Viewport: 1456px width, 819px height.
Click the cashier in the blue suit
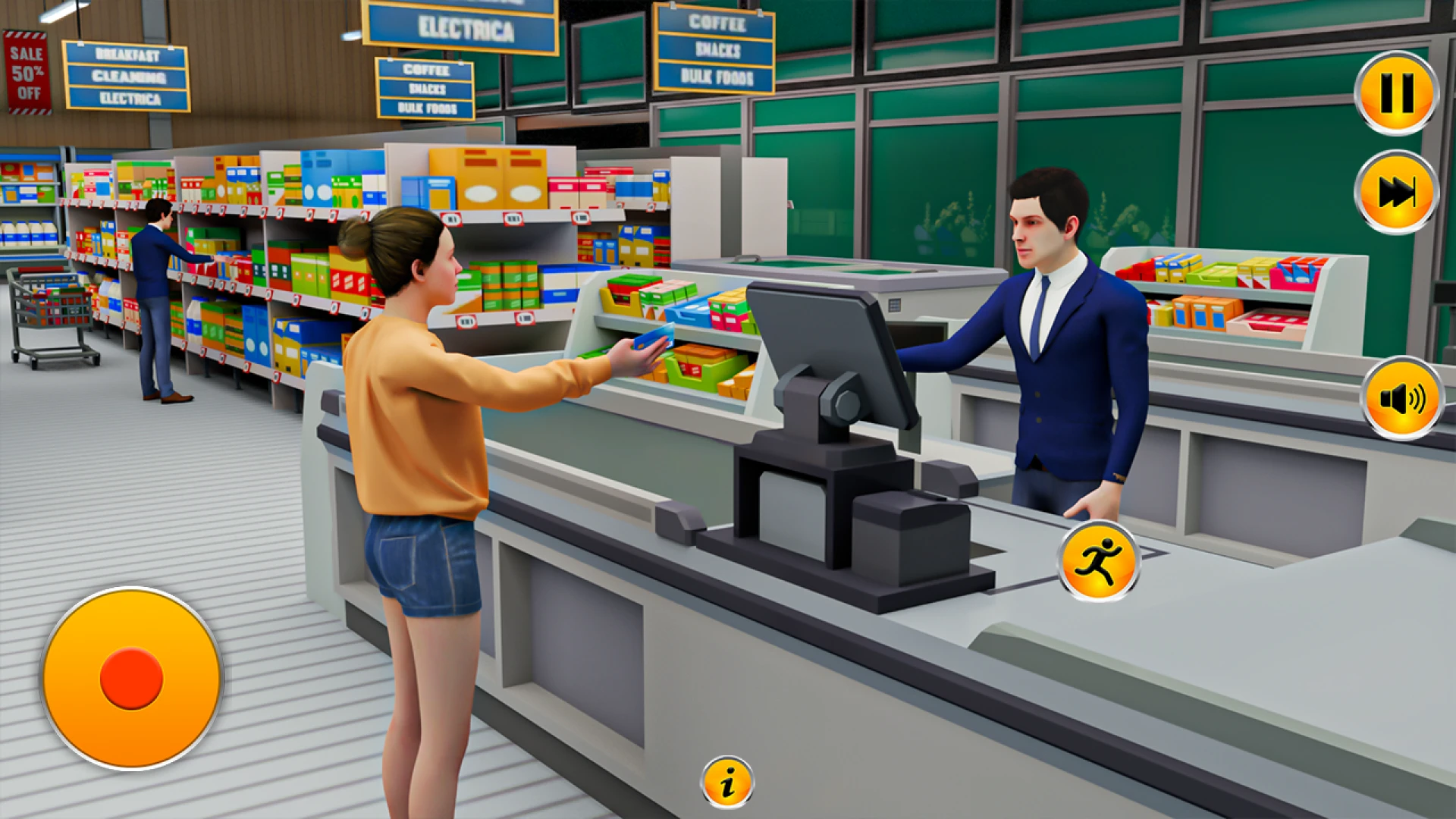tap(1054, 341)
